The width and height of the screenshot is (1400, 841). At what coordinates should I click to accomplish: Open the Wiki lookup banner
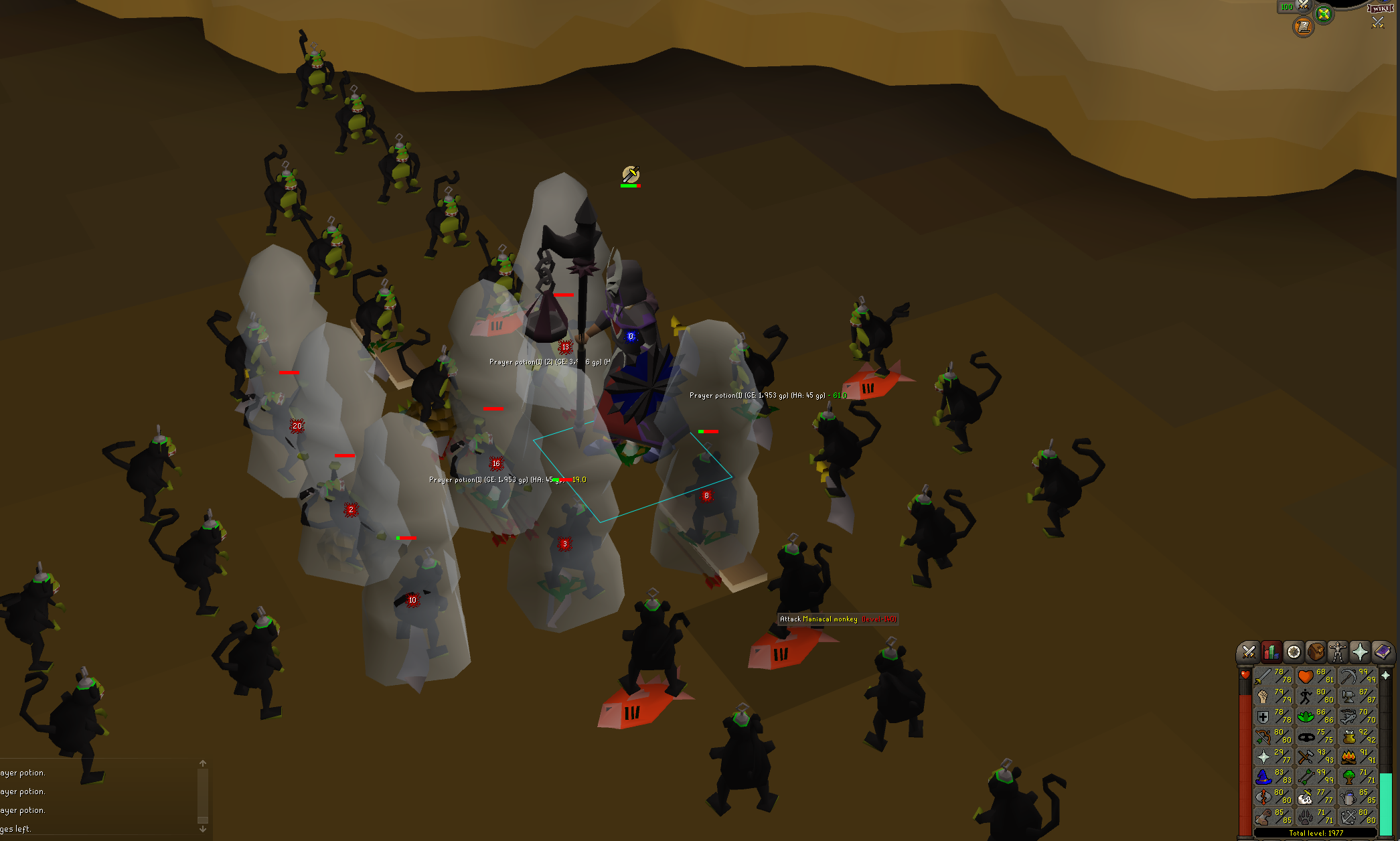tap(1380, 8)
